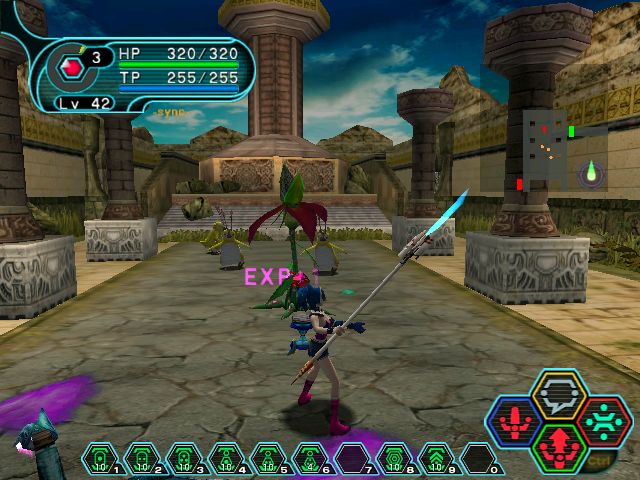Use the green-bordered heavy attack hexagon
This screenshot has height=480, width=640.
click(559, 445)
